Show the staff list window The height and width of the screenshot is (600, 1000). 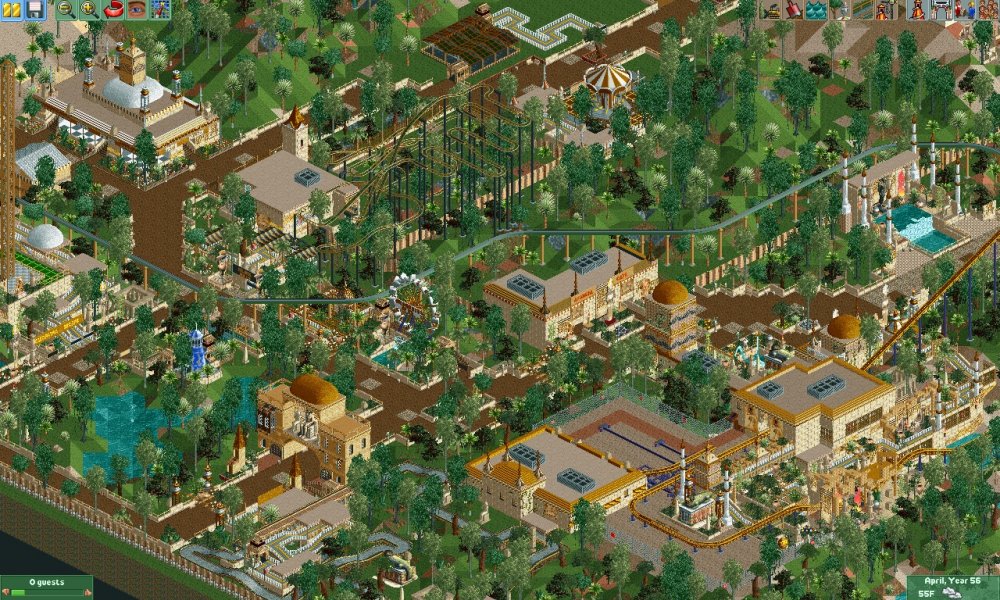point(964,9)
